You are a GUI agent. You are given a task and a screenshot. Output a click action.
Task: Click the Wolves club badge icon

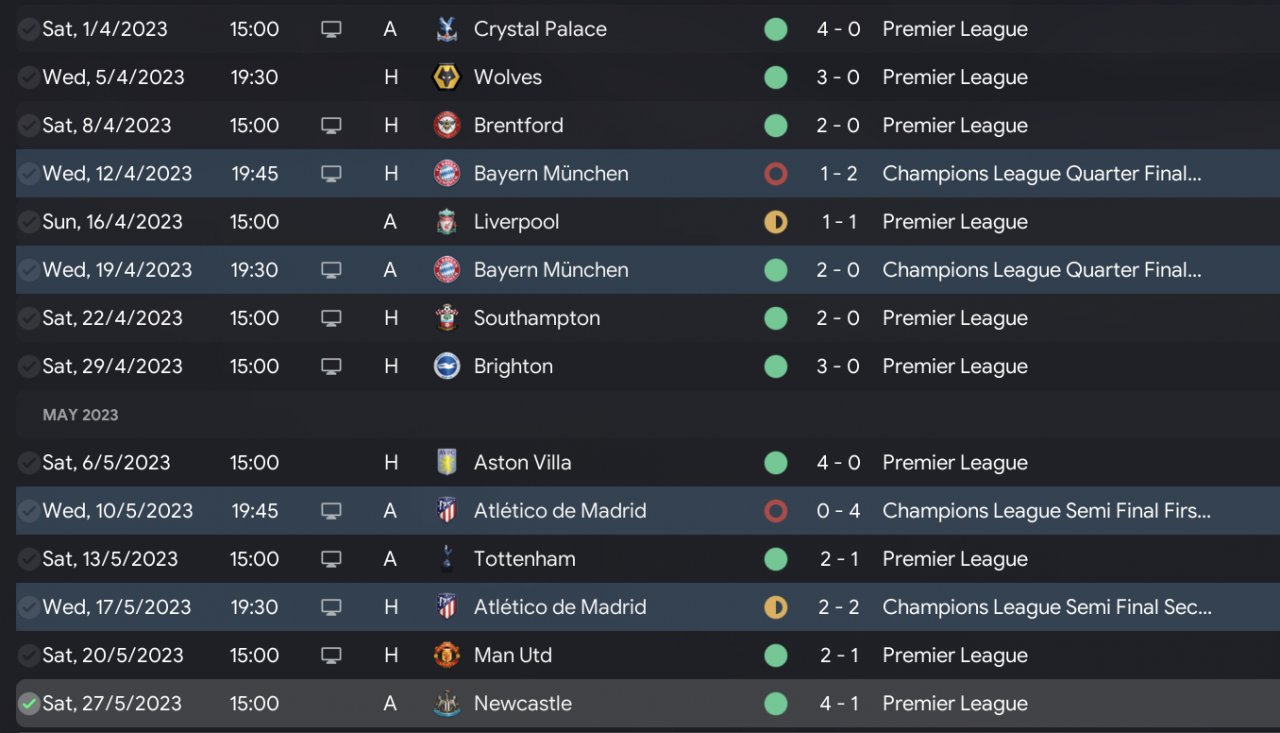click(446, 77)
